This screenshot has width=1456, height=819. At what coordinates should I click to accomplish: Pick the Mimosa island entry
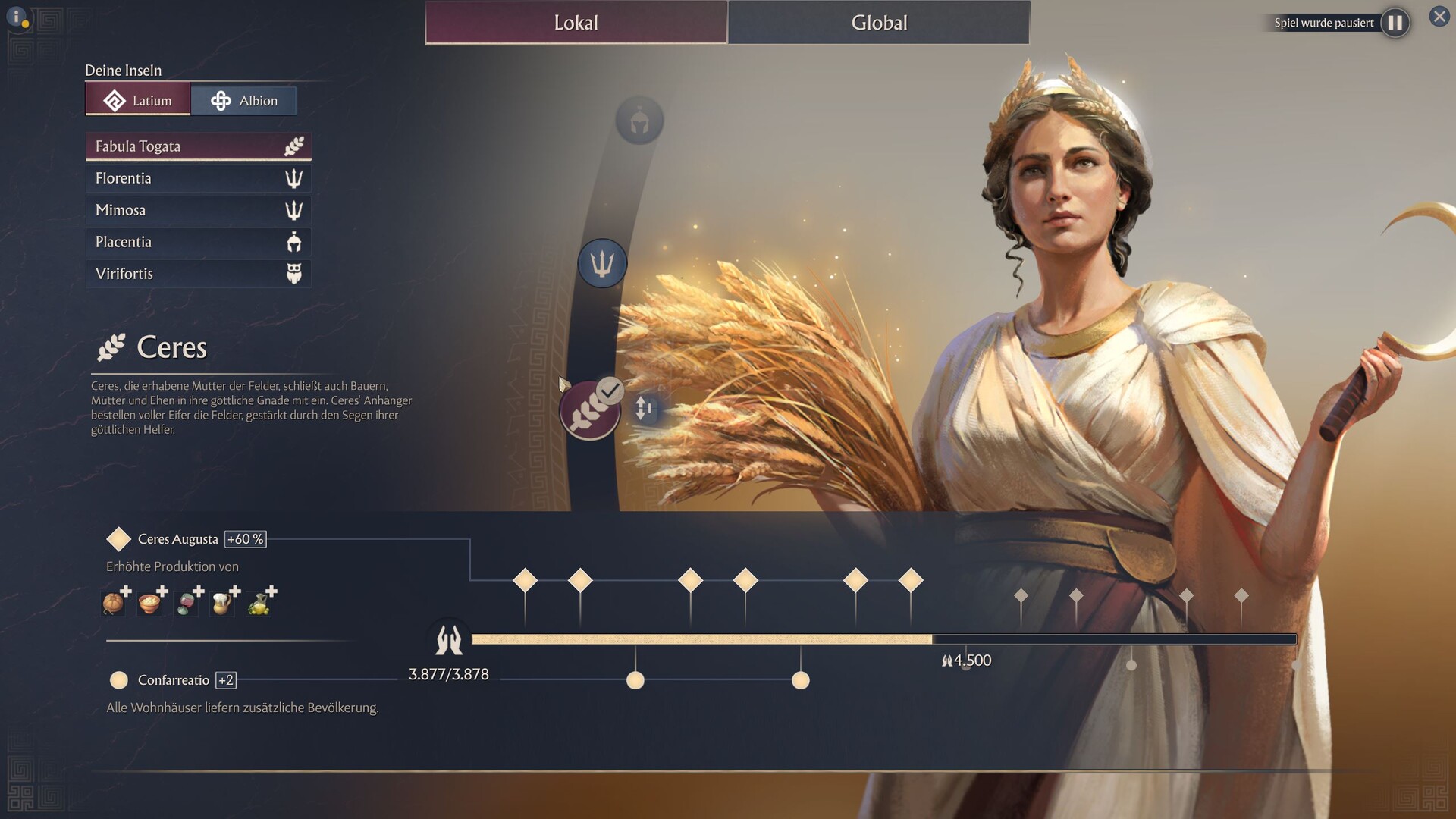coord(198,210)
